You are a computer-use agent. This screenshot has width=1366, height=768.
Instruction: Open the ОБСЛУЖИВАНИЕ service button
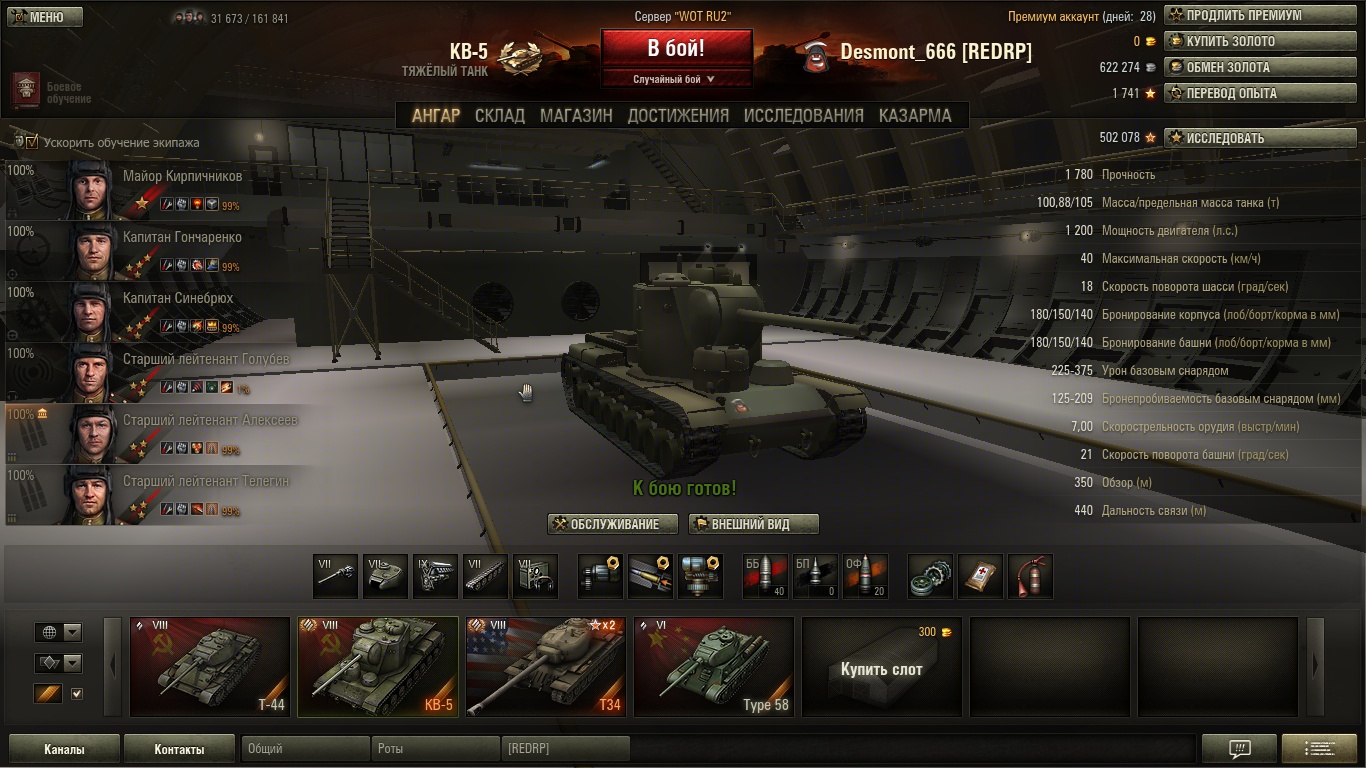pyautogui.click(x=612, y=524)
